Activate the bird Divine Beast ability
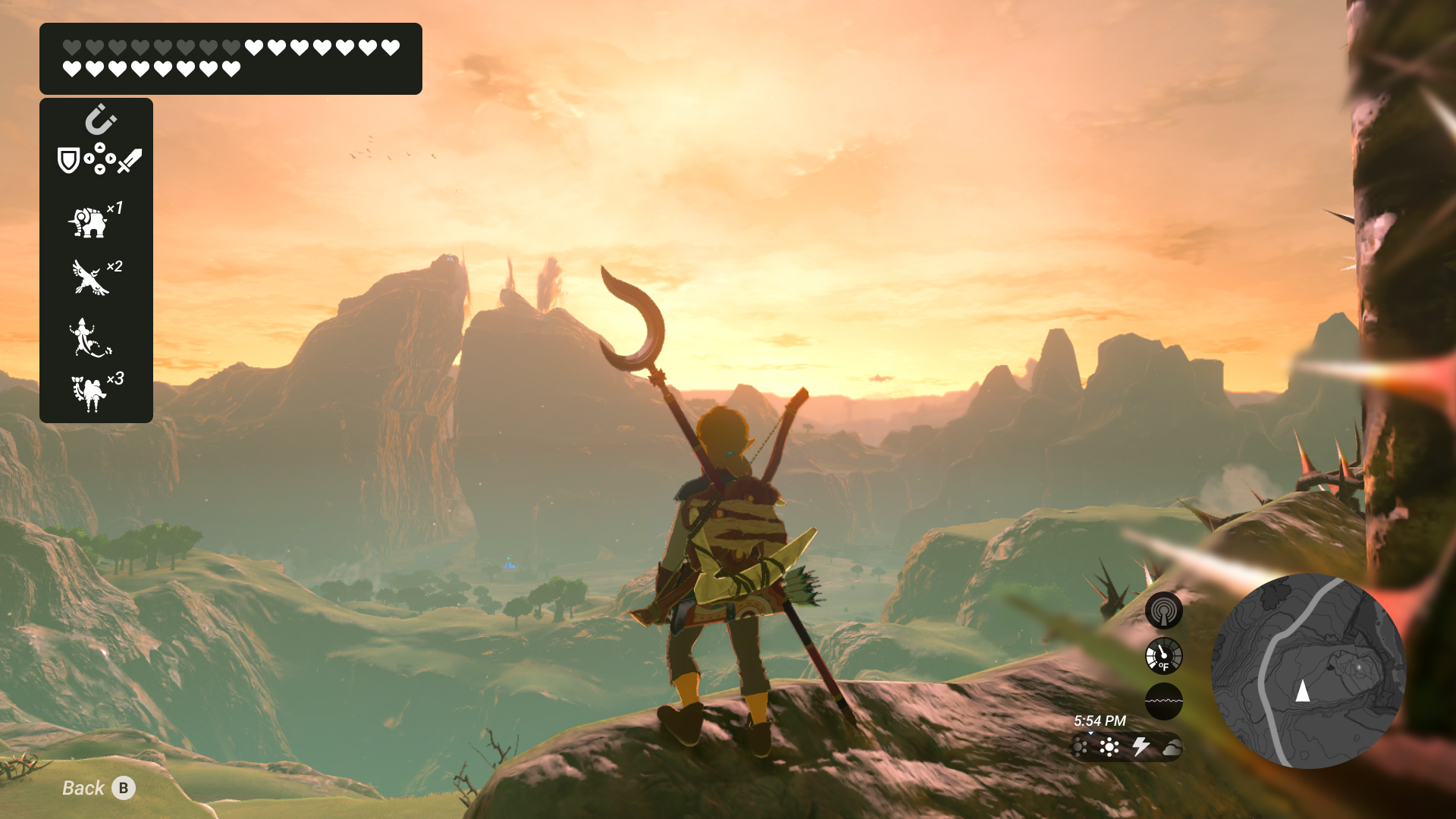This screenshot has height=819, width=1456. (89, 278)
